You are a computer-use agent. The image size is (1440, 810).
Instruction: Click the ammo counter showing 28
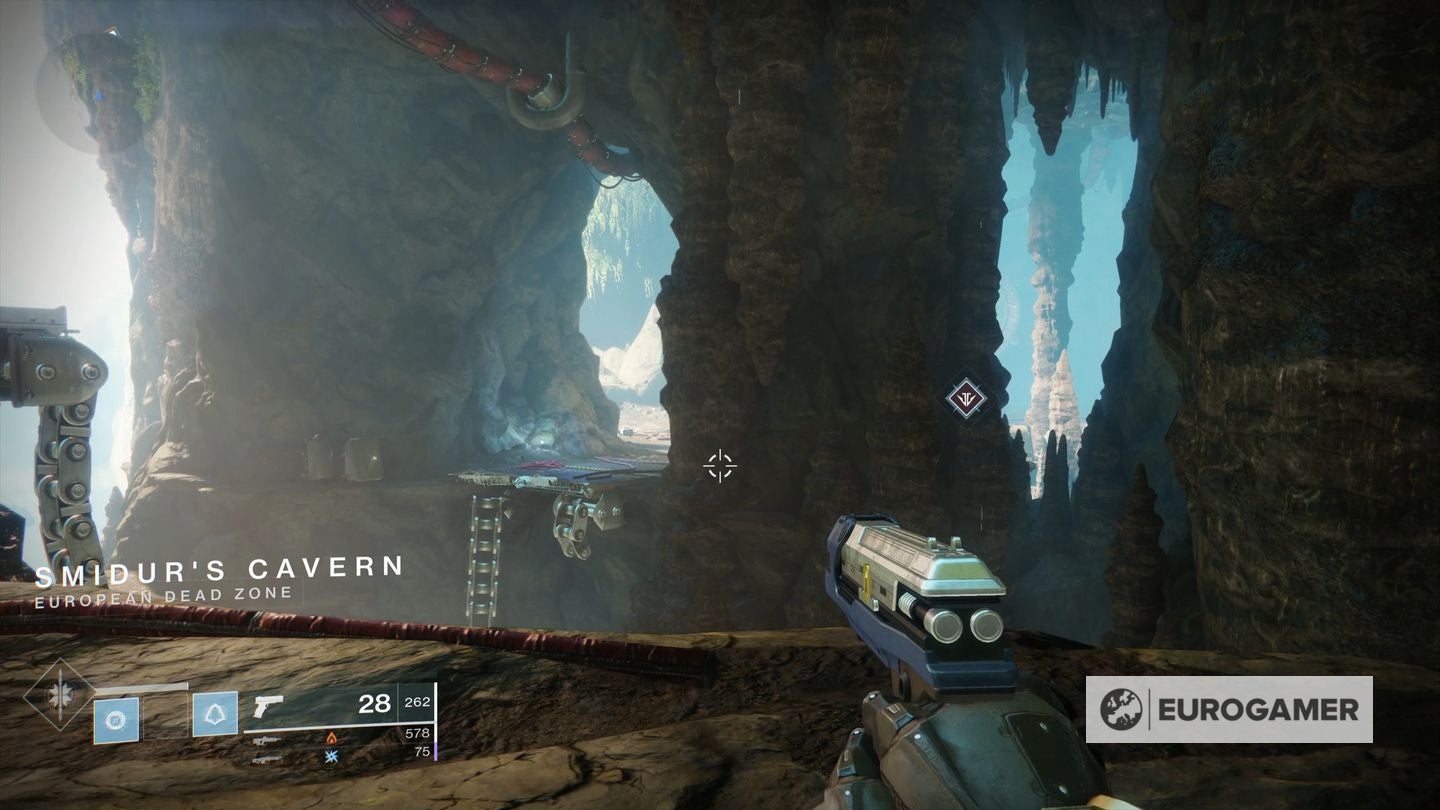coord(374,705)
